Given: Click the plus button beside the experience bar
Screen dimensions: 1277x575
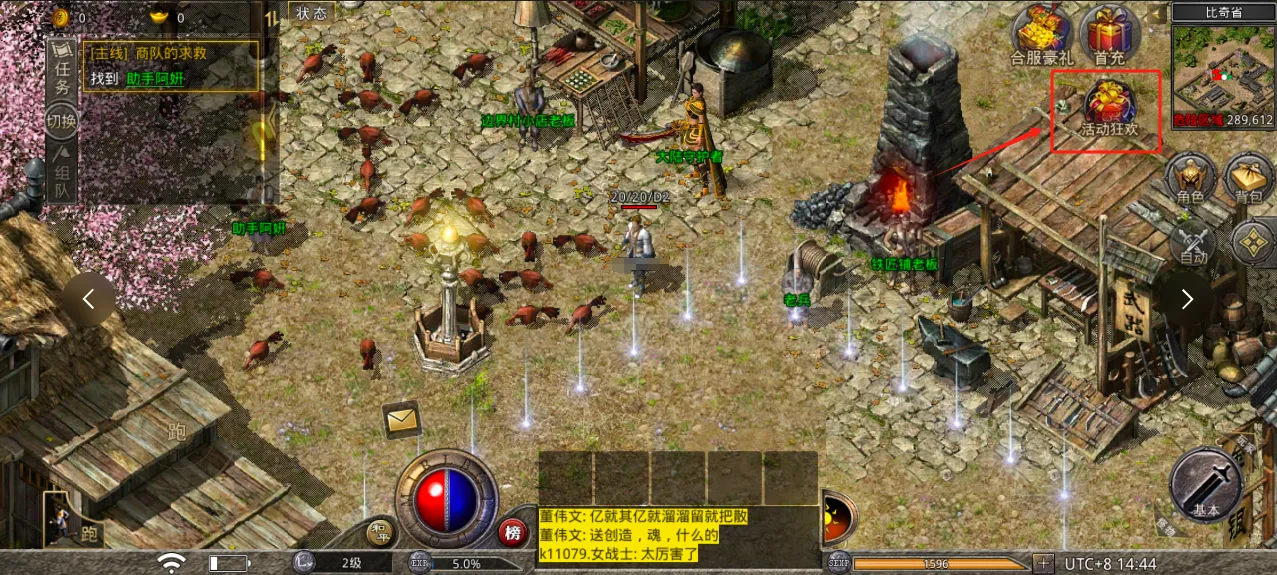Looking at the screenshot, I should click(x=1043, y=563).
